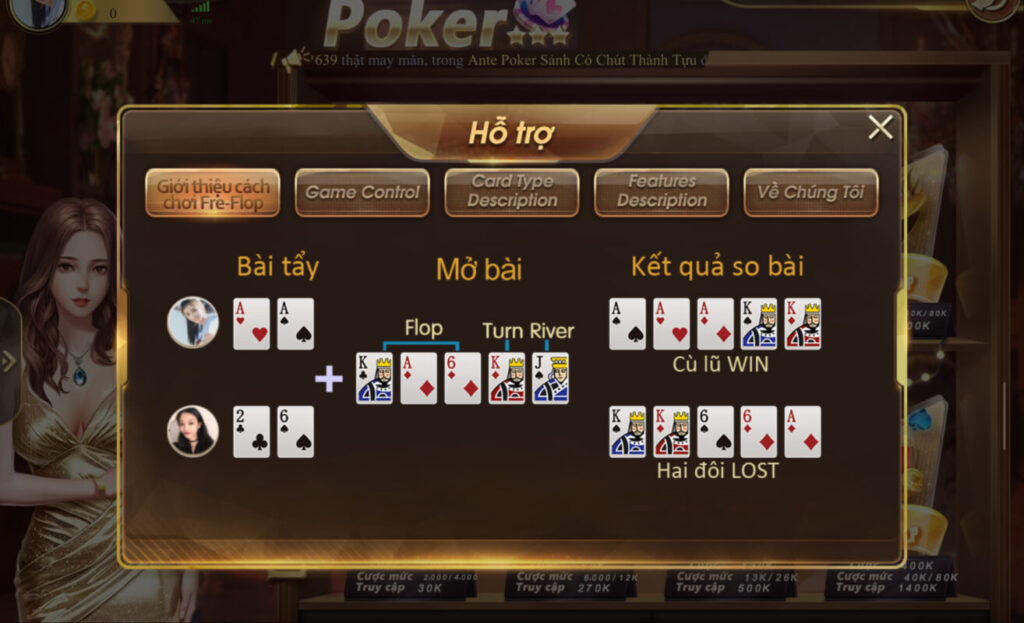The width and height of the screenshot is (1024, 623).
Task: Show the Features Description tab
Action: (x=661, y=192)
